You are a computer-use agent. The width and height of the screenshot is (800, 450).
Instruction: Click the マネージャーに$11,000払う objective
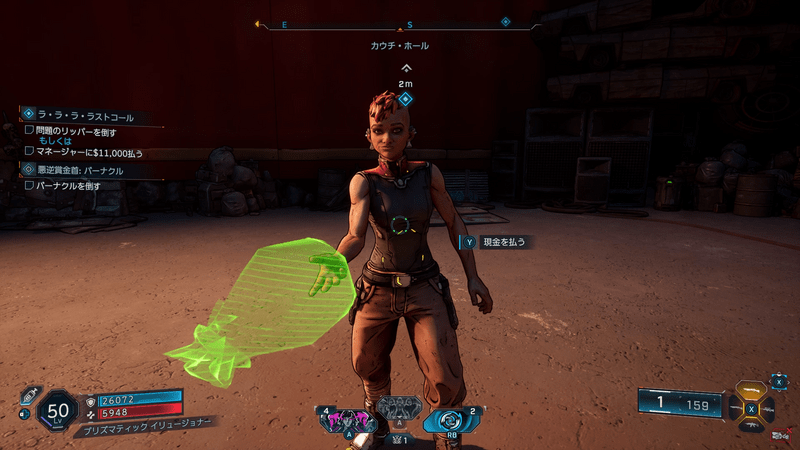click(89, 152)
